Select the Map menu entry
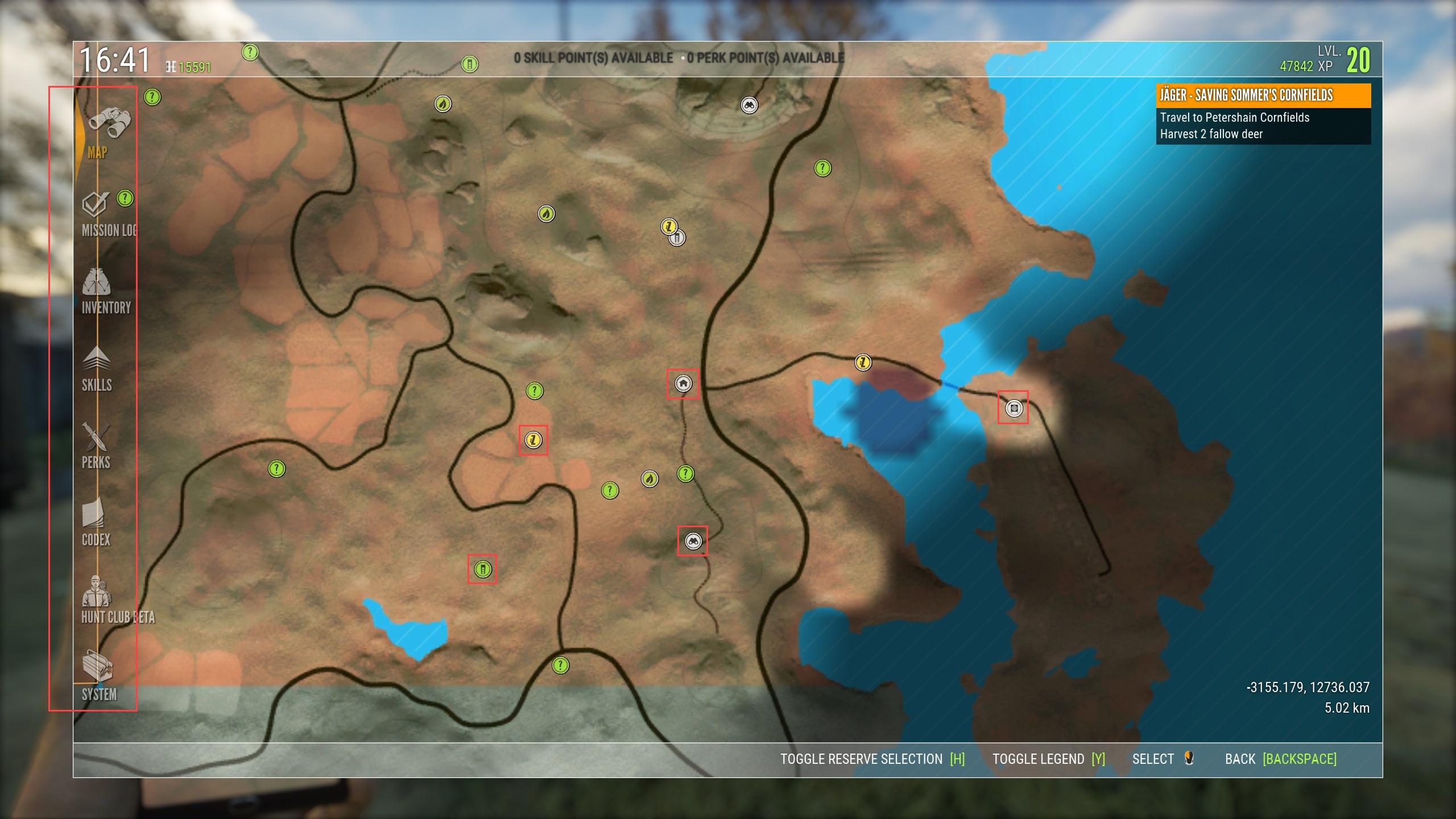Viewport: 1456px width, 819px height. pyautogui.click(x=102, y=134)
